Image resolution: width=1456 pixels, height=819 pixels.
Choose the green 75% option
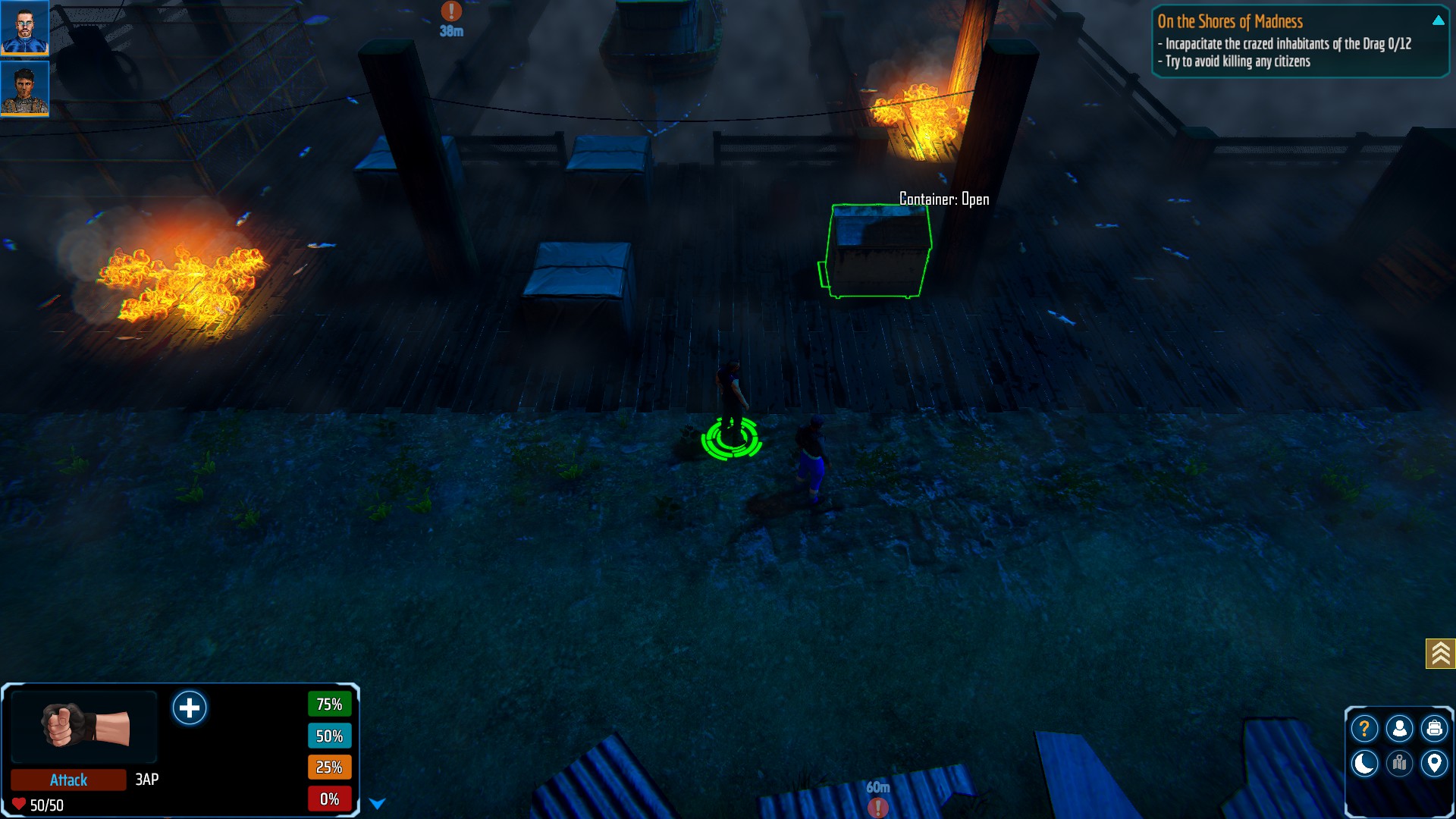point(329,704)
